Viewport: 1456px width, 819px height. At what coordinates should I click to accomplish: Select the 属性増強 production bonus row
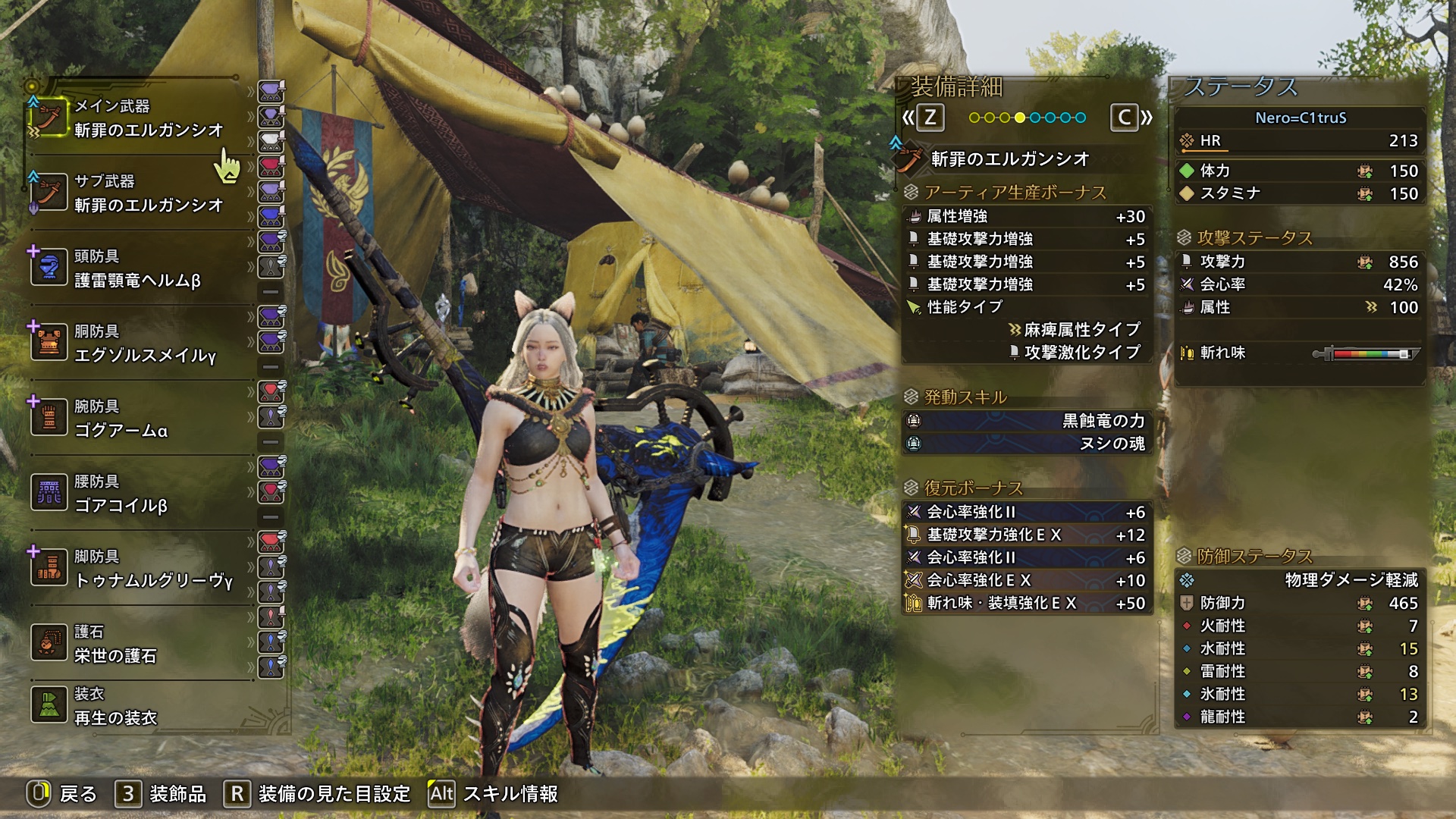1028,217
